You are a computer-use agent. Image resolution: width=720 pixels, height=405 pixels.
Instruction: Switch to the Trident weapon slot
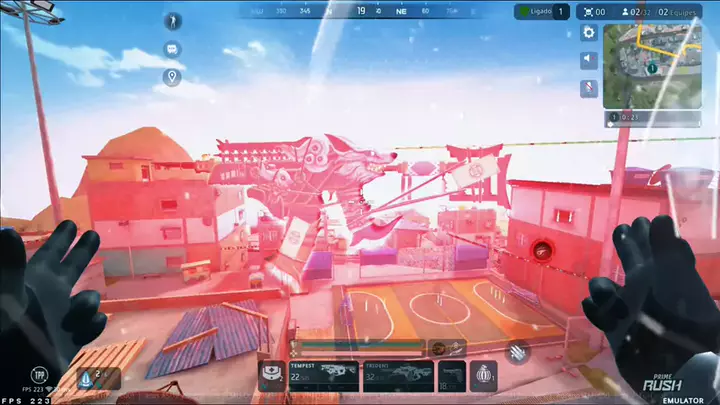398,375
